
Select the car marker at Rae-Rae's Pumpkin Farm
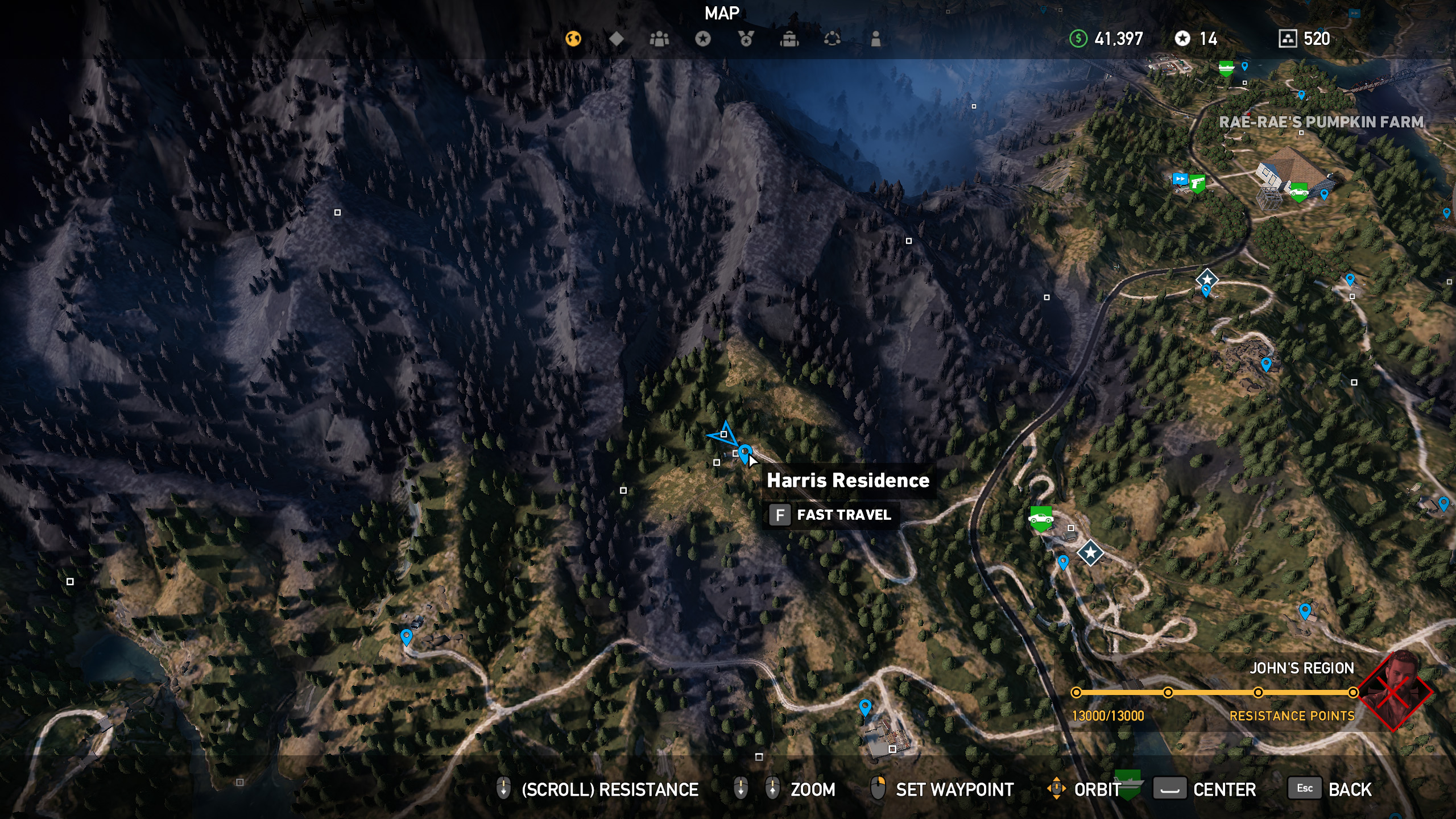(1298, 191)
